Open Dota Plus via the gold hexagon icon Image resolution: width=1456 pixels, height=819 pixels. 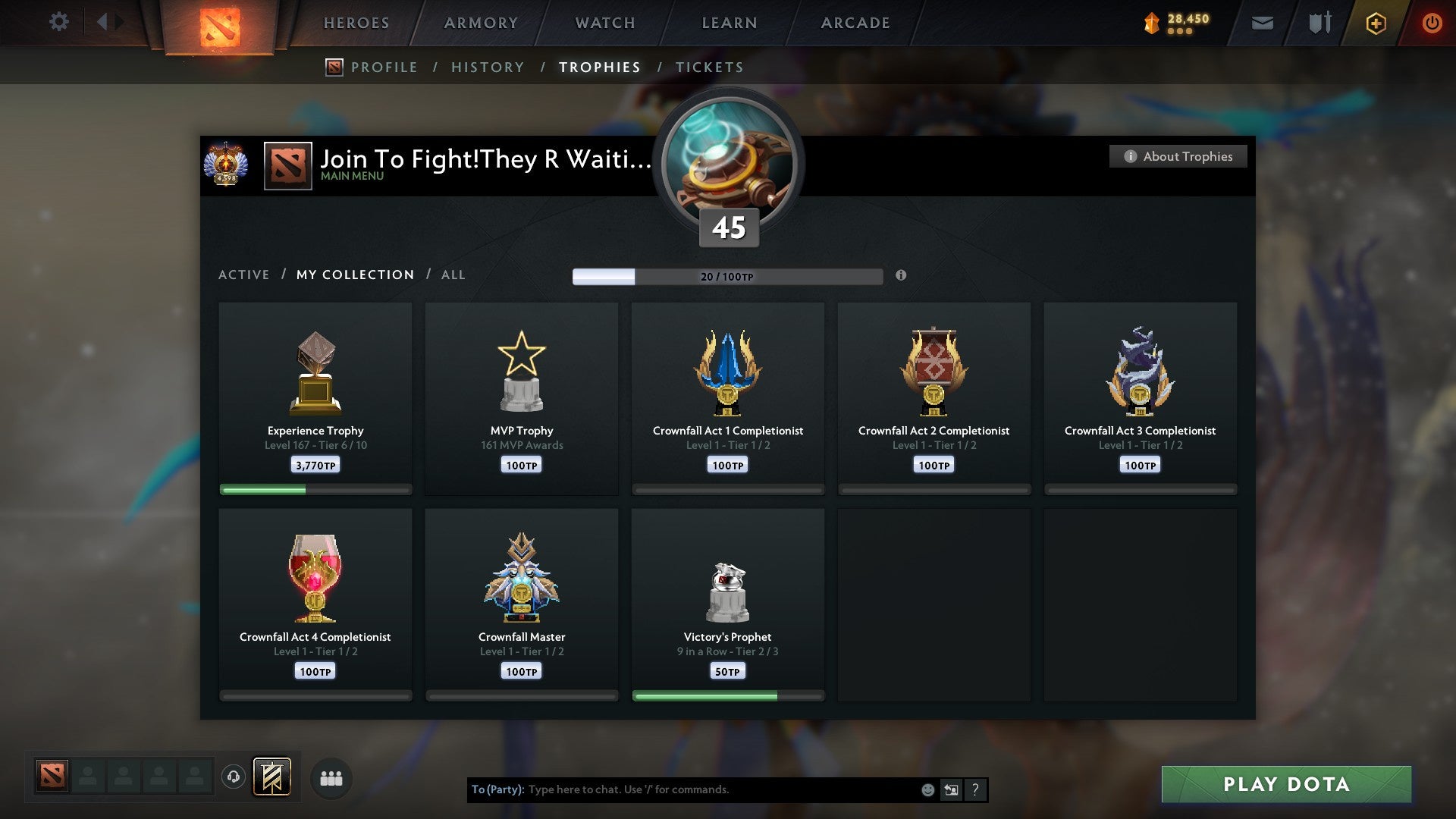click(1375, 23)
